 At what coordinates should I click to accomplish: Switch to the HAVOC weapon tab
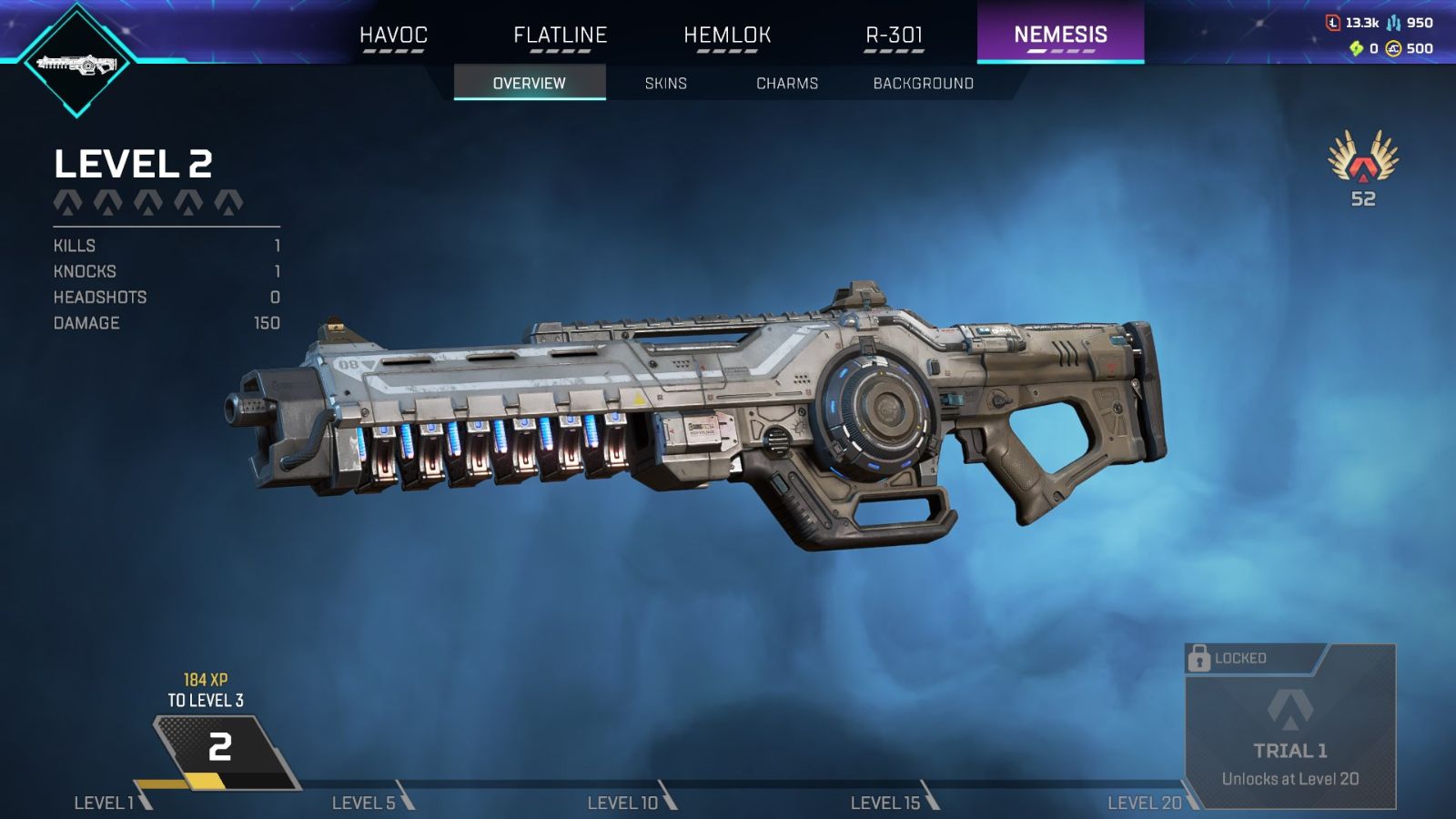click(x=393, y=35)
